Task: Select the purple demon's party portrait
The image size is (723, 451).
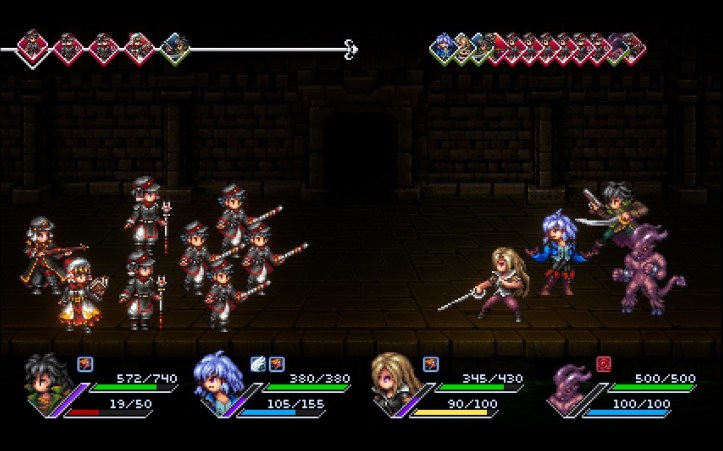Action: click(572, 387)
